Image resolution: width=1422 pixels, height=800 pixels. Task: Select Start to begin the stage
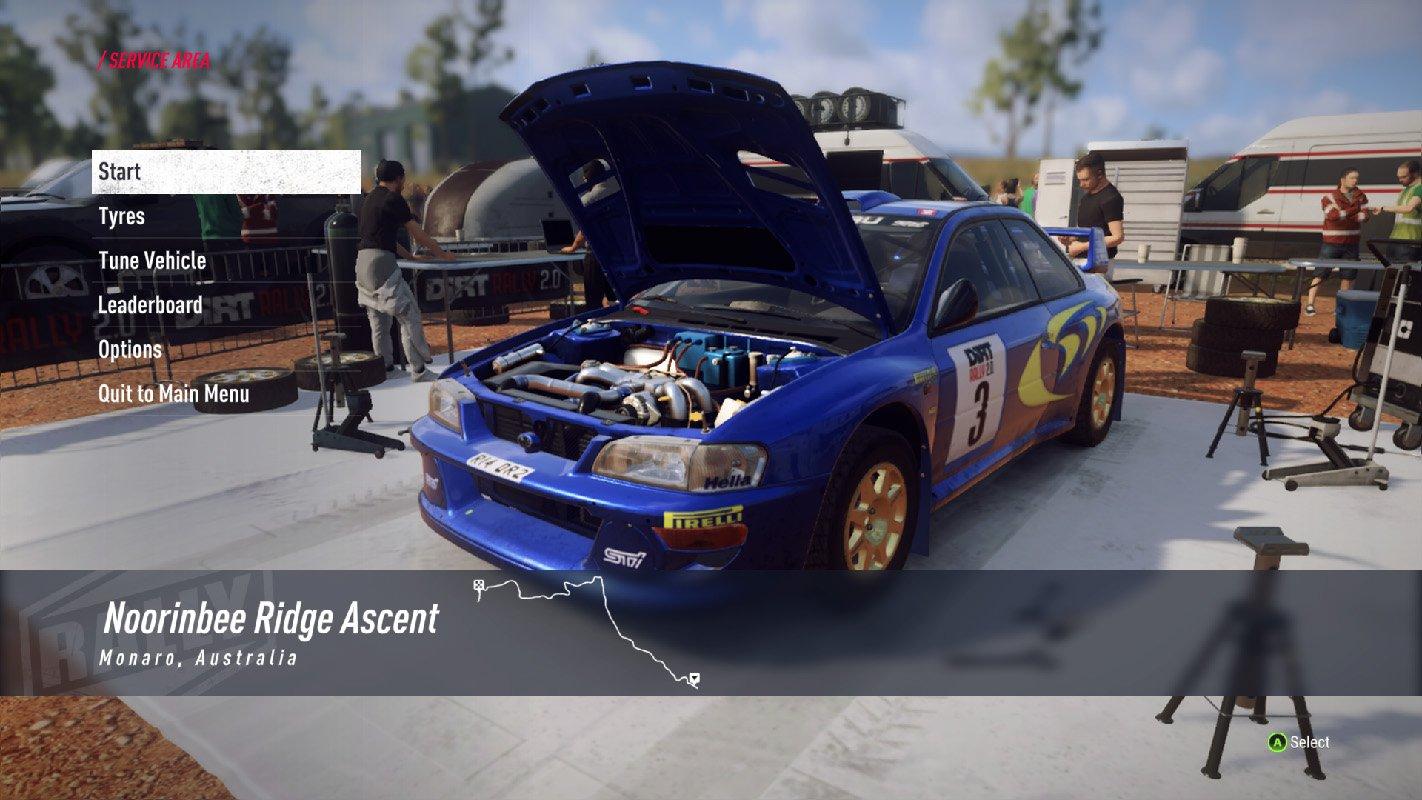click(225, 172)
